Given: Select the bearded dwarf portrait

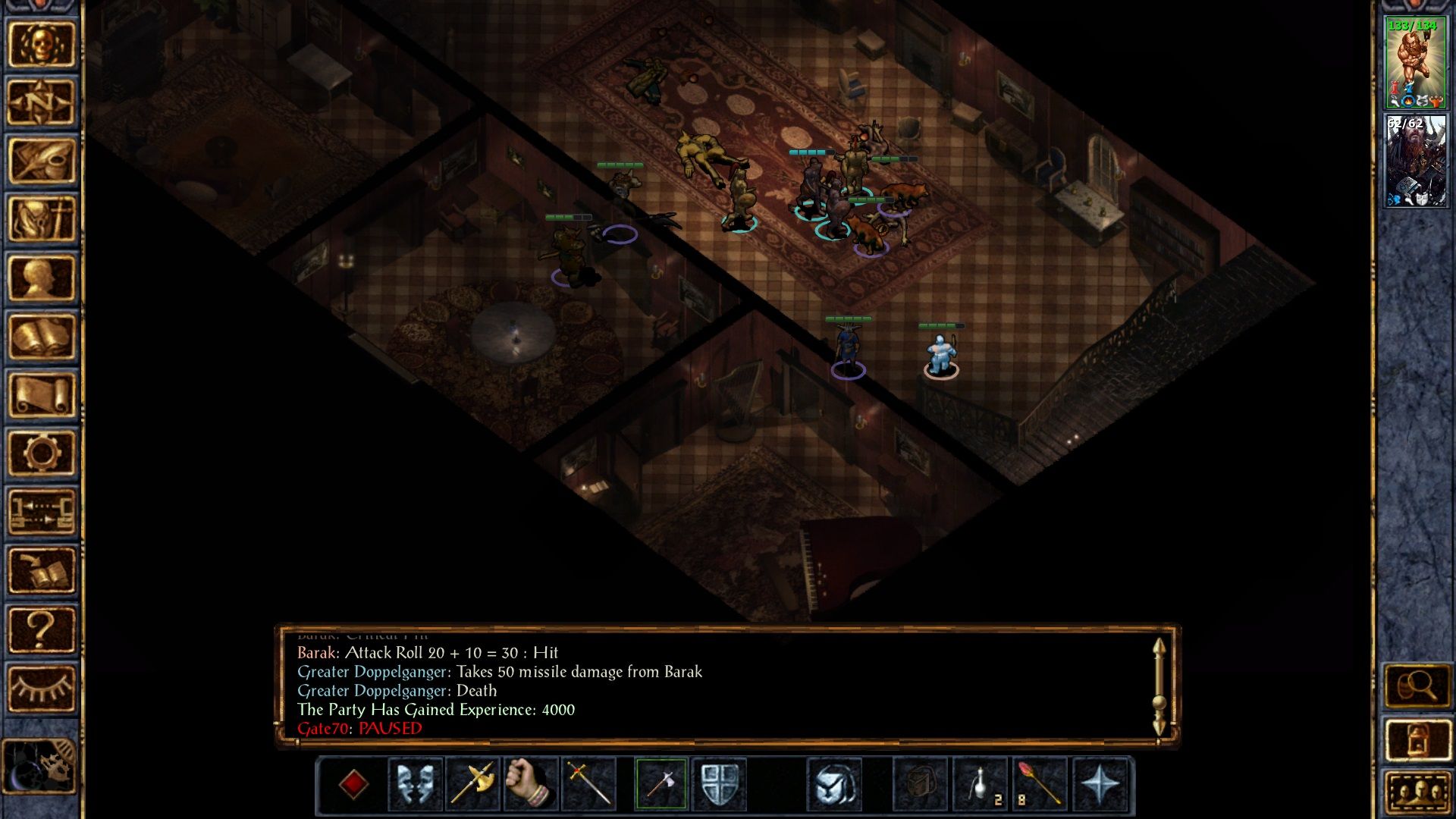Looking at the screenshot, I should tap(1415, 160).
